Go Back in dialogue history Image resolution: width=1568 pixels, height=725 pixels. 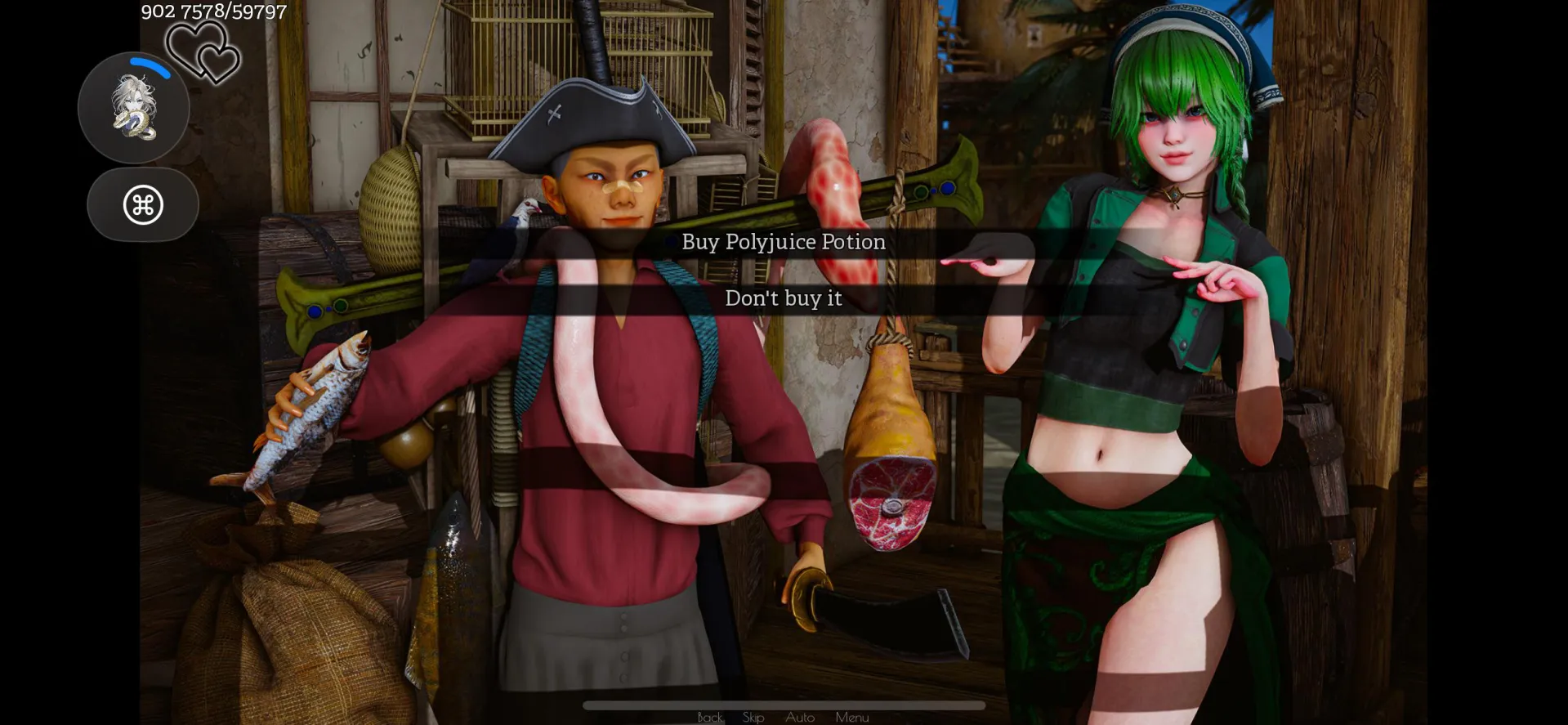[710, 717]
